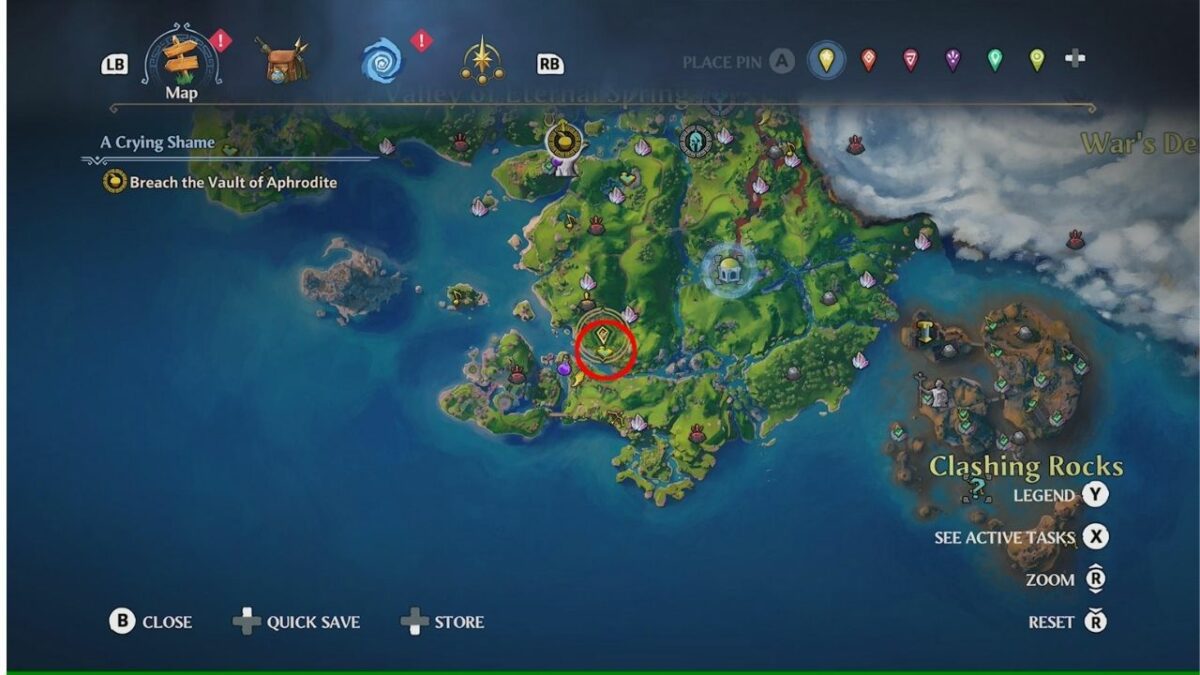Select the helmet emblem map marker
The height and width of the screenshot is (675, 1200).
coord(695,141)
